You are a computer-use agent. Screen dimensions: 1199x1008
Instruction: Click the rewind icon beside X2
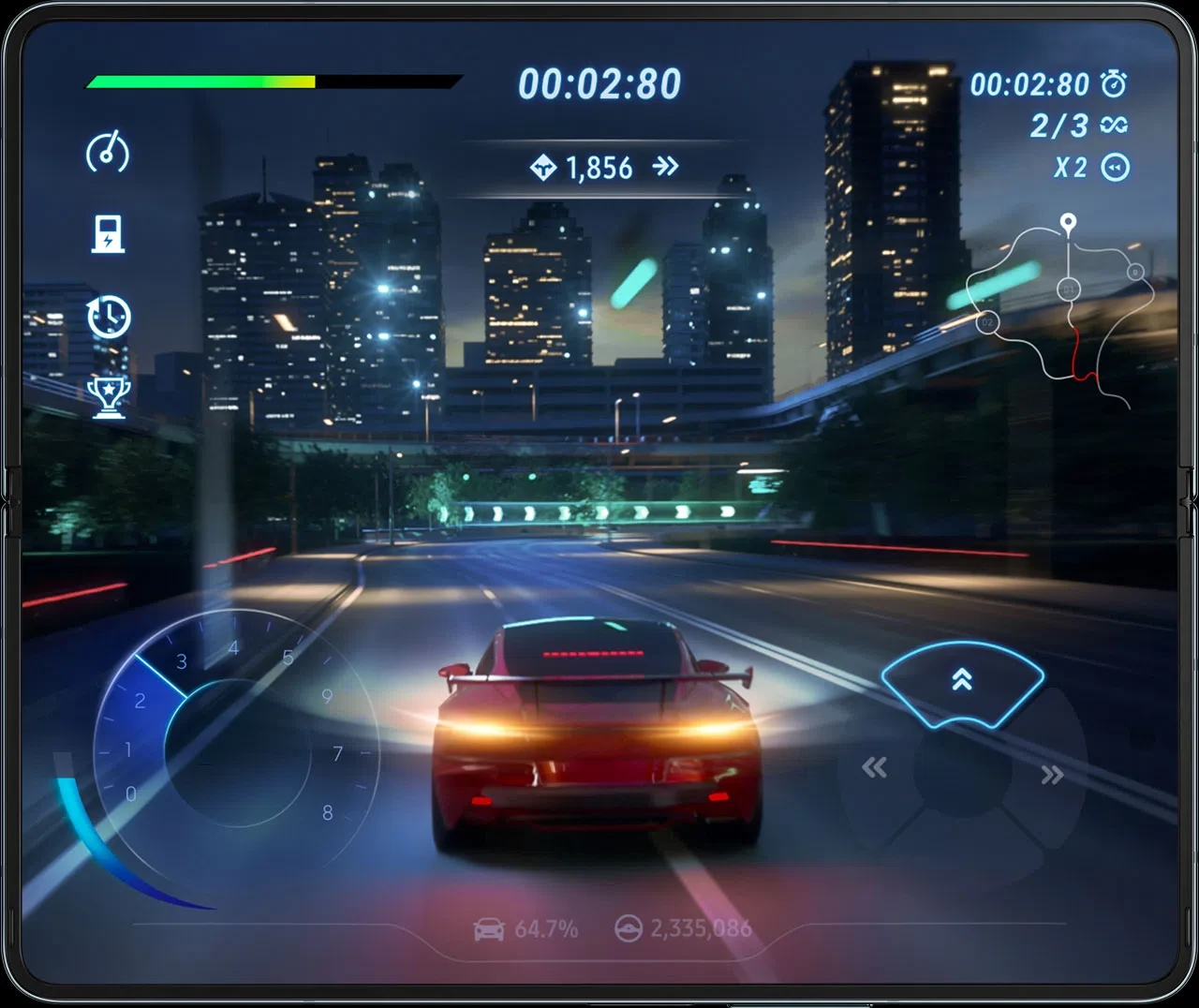(1116, 168)
